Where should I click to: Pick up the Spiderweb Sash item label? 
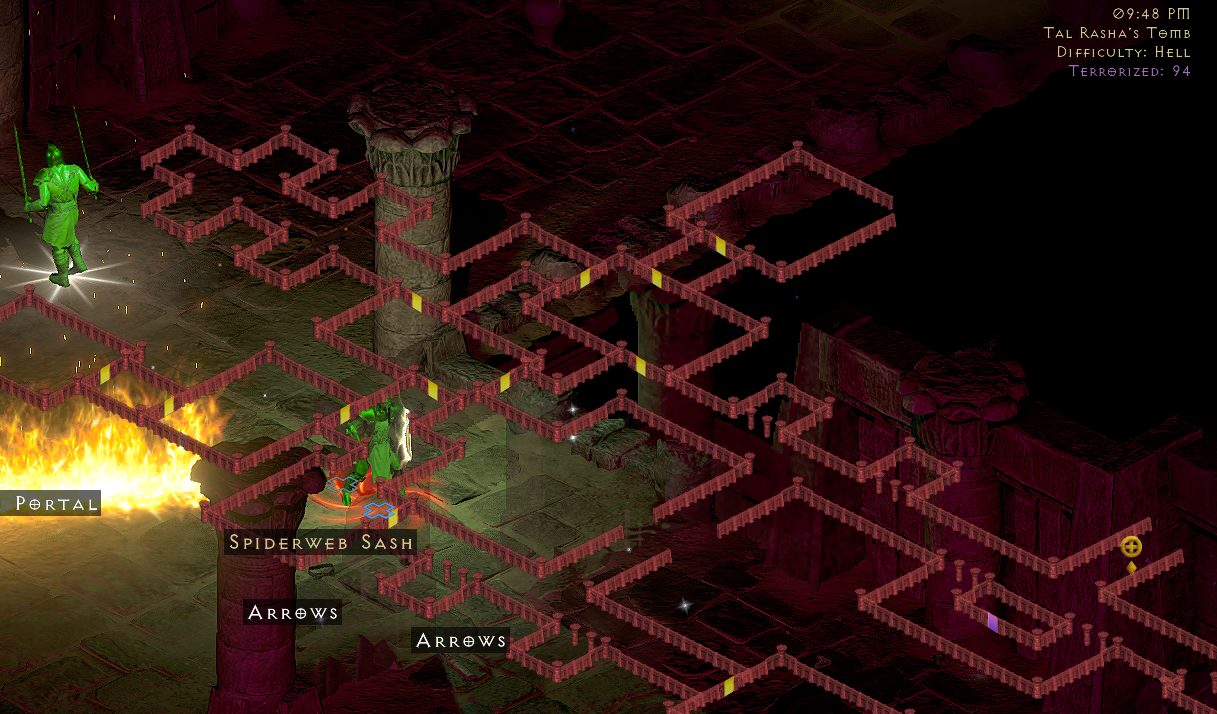point(321,543)
